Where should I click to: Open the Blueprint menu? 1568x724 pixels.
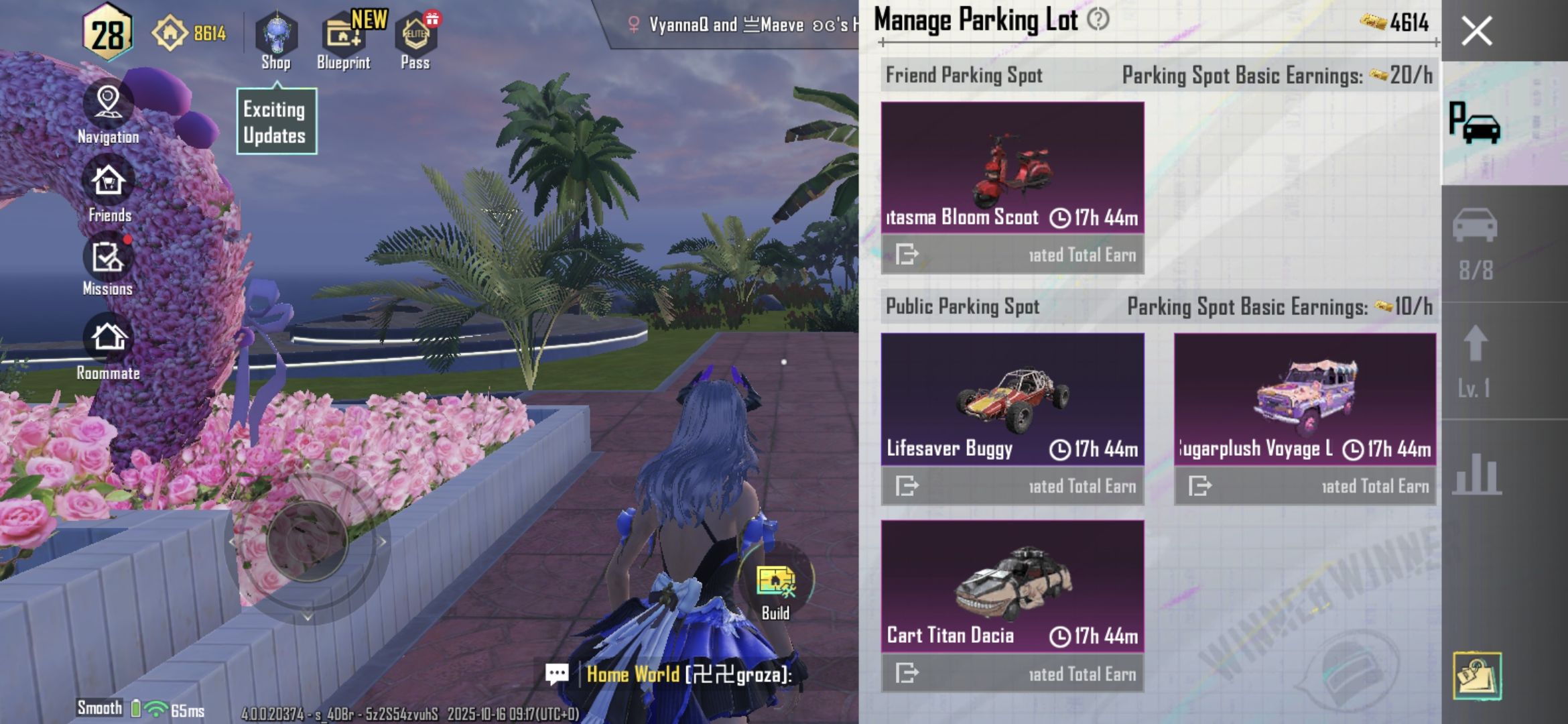(x=344, y=40)
